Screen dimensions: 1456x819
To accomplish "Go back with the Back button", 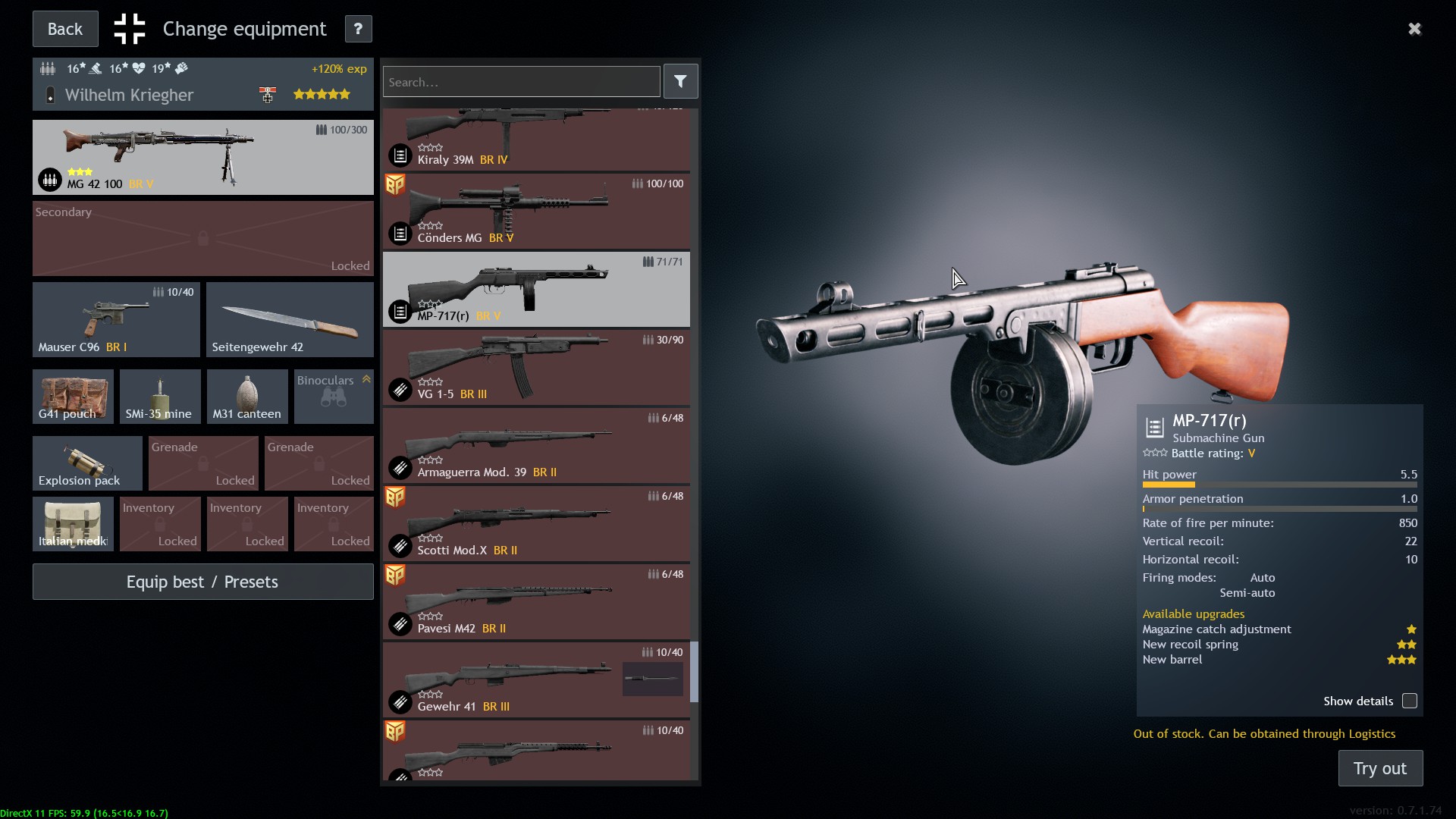I will (65, 29).
